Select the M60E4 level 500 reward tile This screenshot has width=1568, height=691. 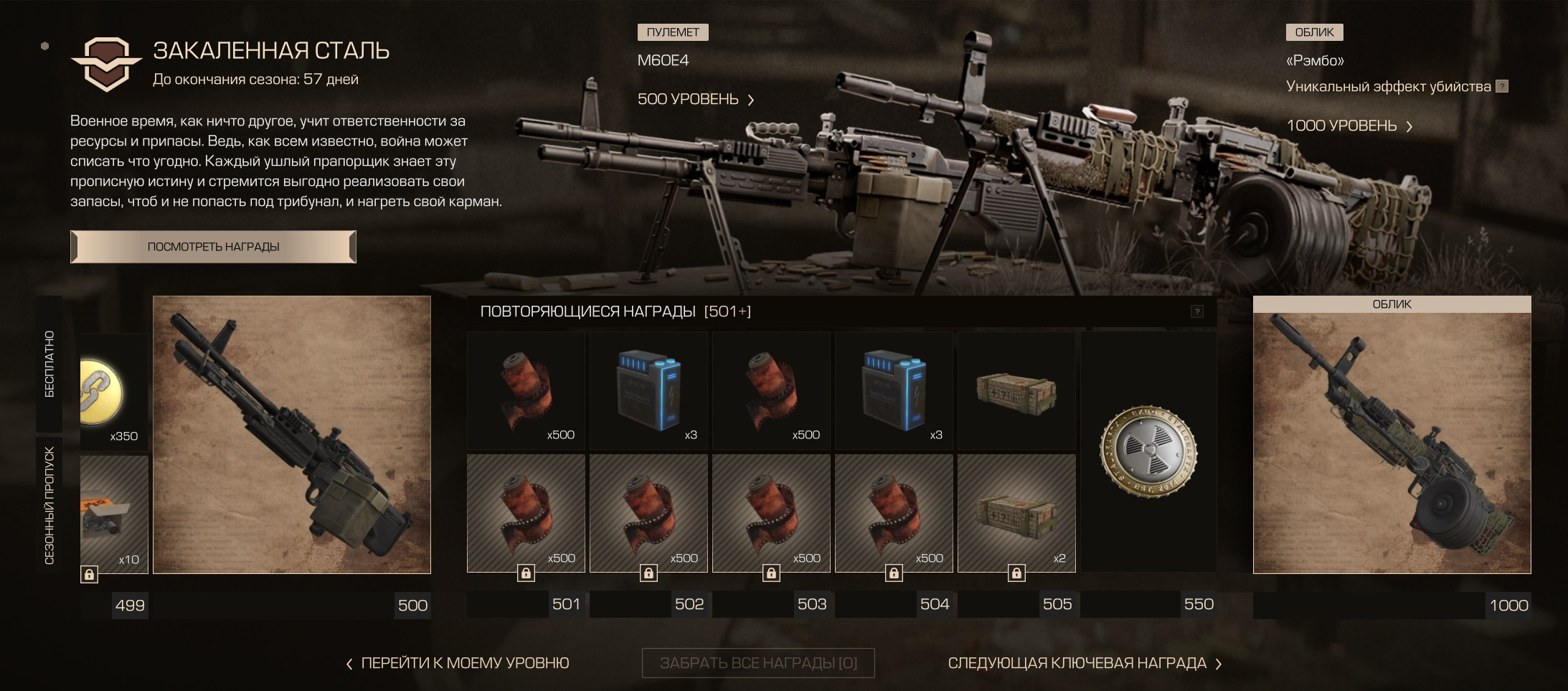point(291,435)
